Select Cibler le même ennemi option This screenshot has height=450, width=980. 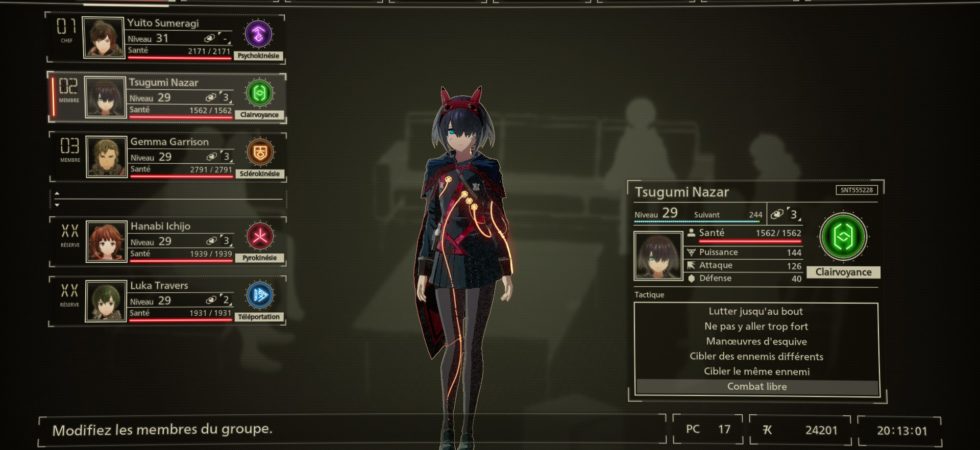pyautogui.click(x=757, y=371)
